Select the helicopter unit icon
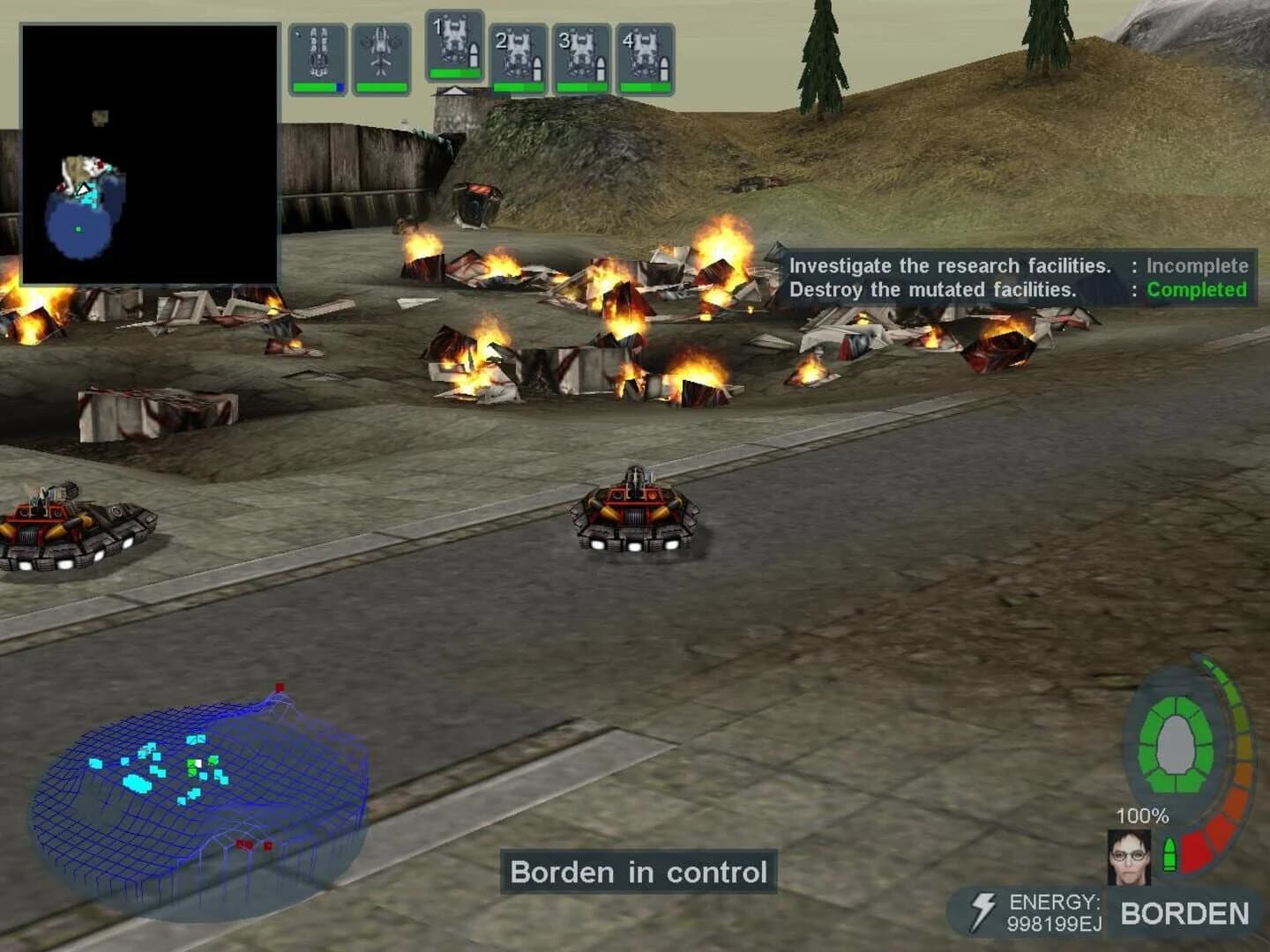The height and width of the screenshot is (952, 1270). (x=381, y=53)
